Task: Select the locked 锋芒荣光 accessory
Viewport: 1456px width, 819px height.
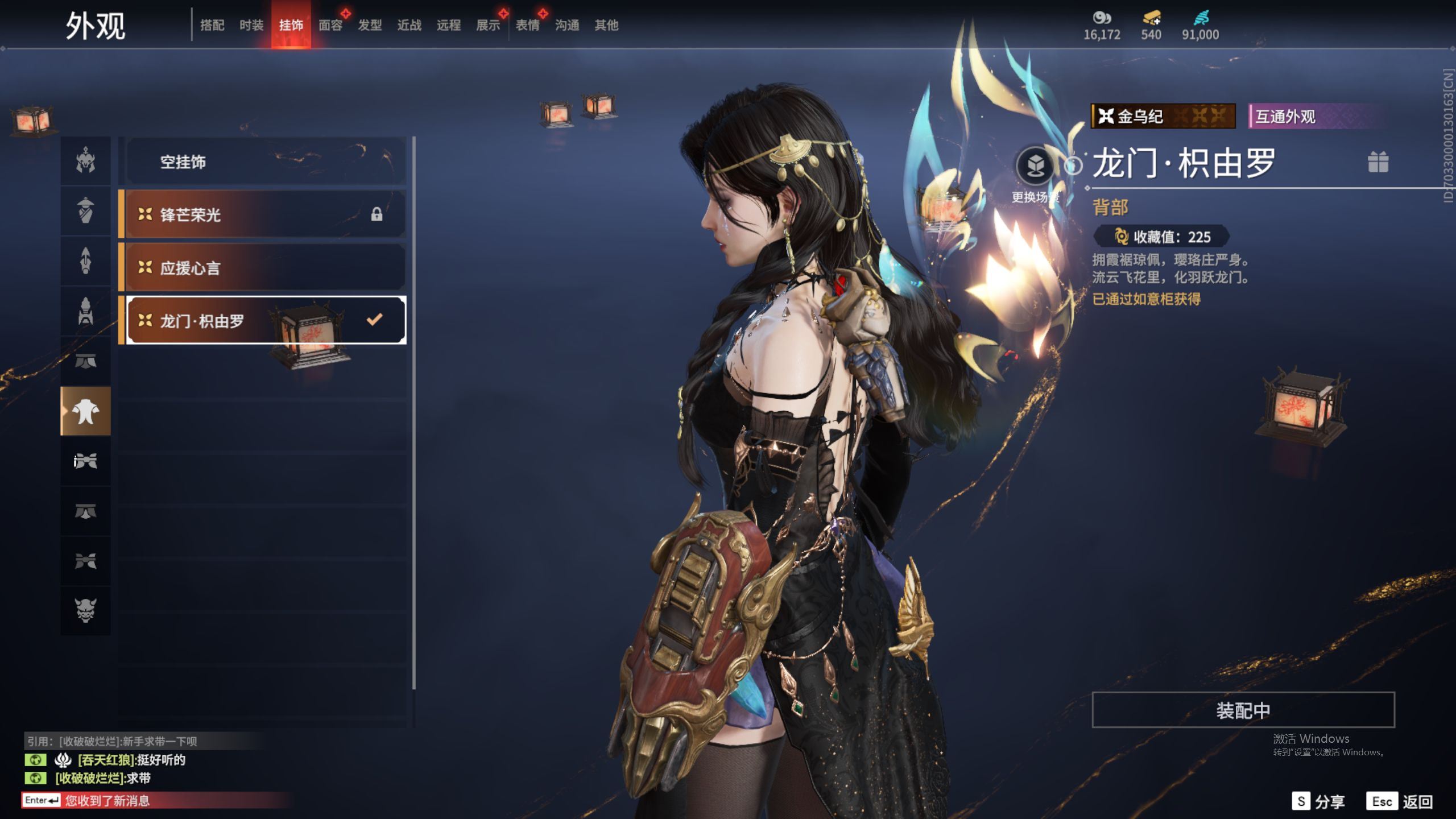Action: (264, 214)
